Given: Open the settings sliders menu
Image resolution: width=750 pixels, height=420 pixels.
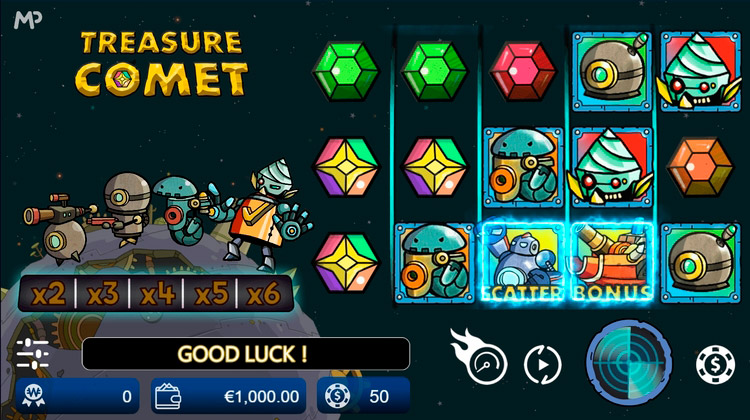Looking at the screenshot, I should point(33,355).
